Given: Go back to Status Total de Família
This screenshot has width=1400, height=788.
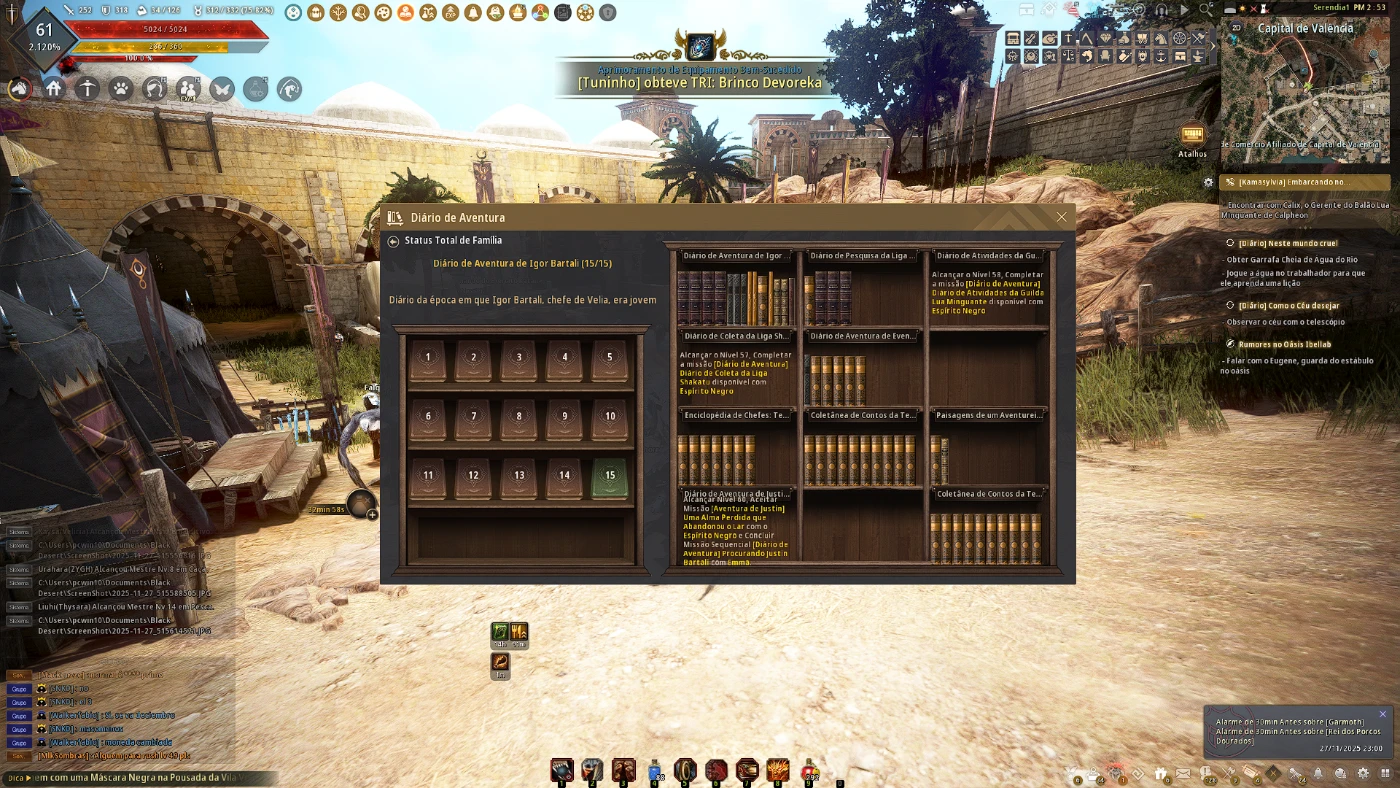Looking at the screenshot, I should (x=394, y=241).
